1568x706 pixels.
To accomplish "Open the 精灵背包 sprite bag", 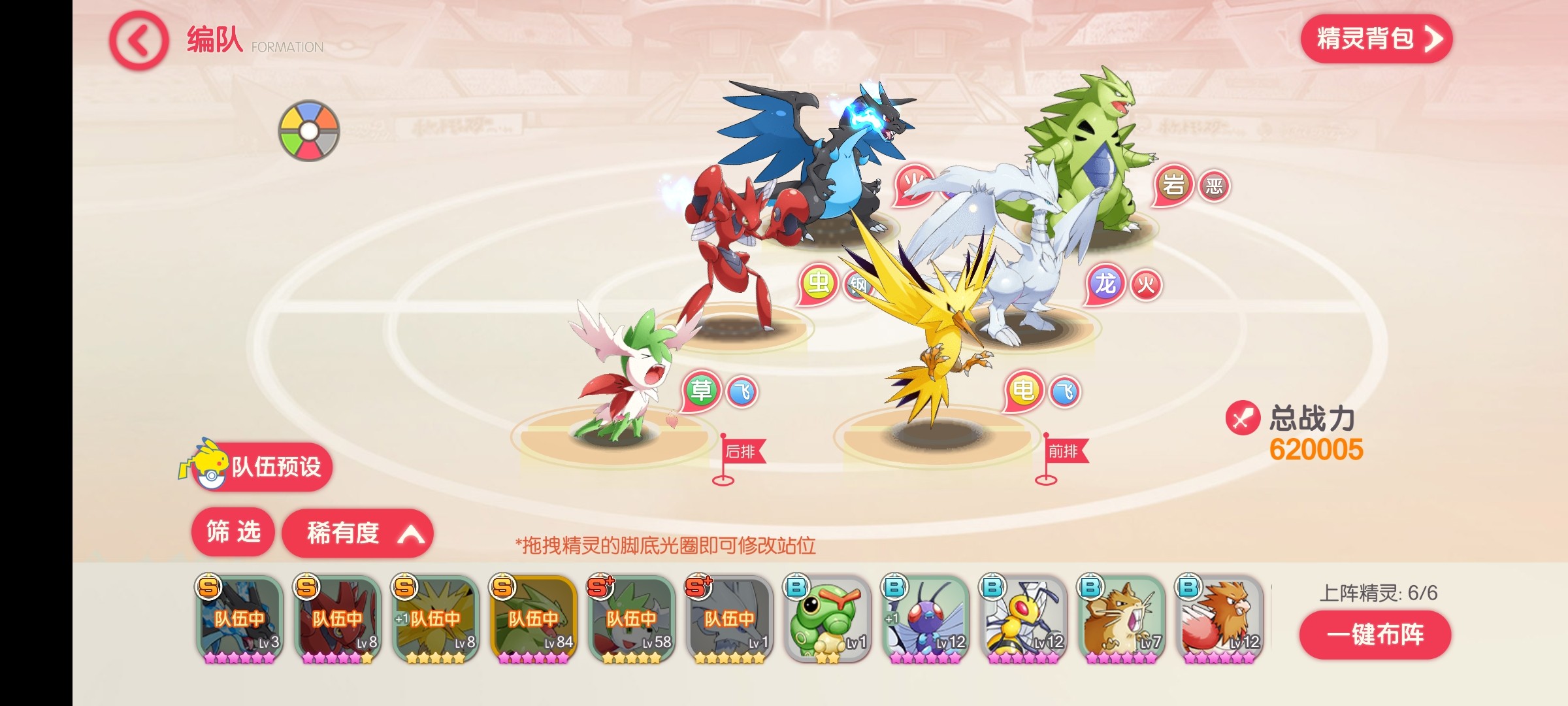I will click(1376, 39).
